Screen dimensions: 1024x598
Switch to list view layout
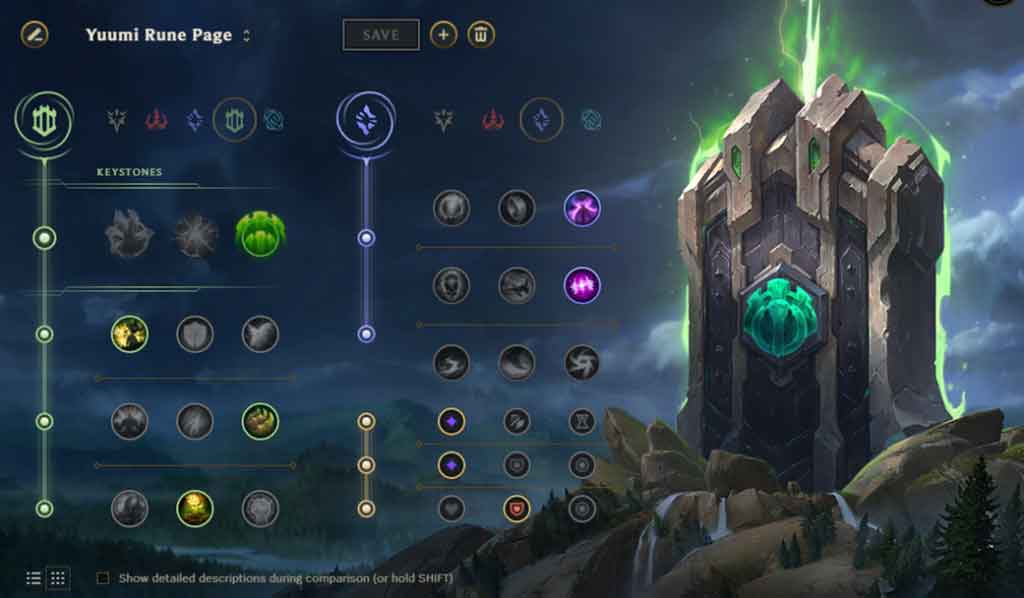pos(34,578)
